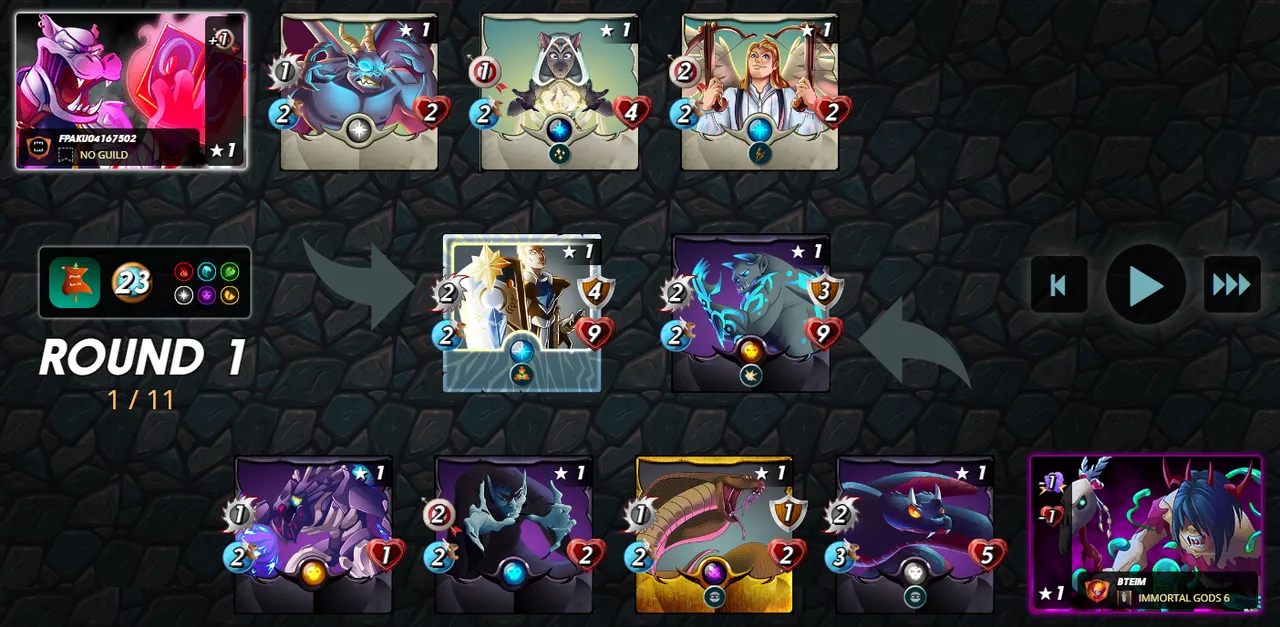The image size is (1280, 627).
Task: Skip back to the battle start
Action: 1058,285
